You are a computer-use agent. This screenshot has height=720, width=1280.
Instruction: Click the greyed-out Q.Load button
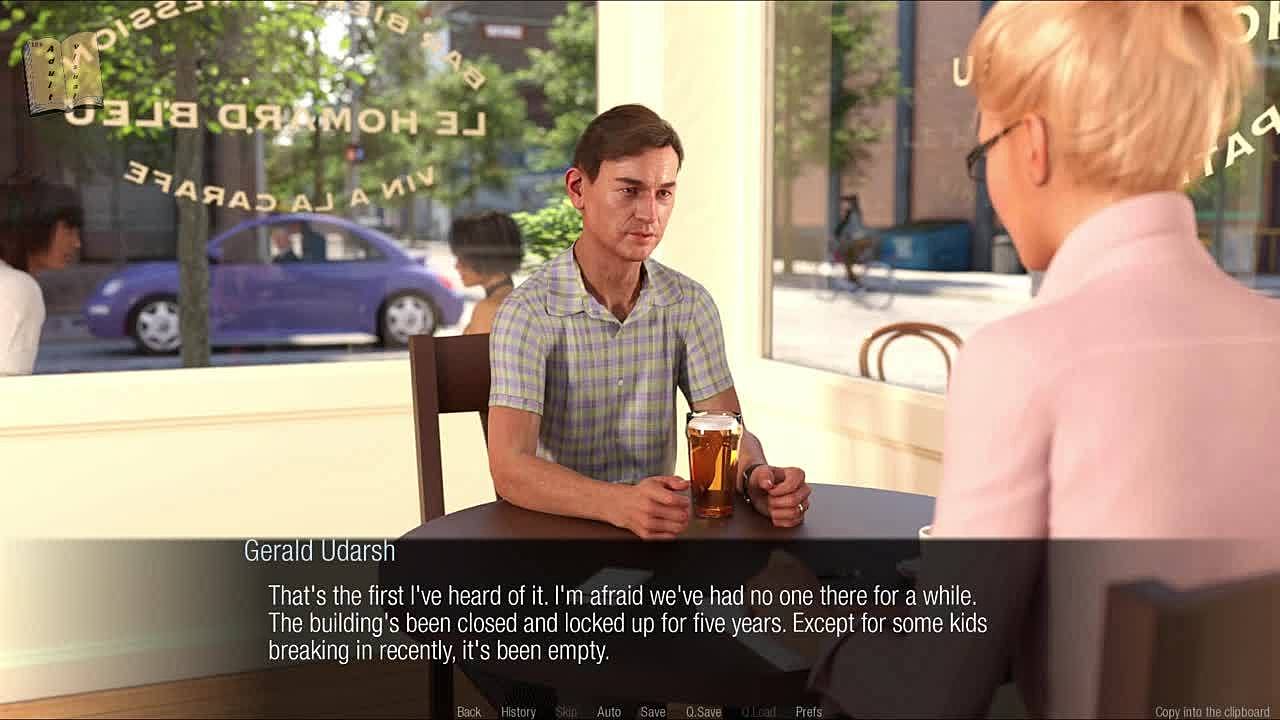point(758,712)
